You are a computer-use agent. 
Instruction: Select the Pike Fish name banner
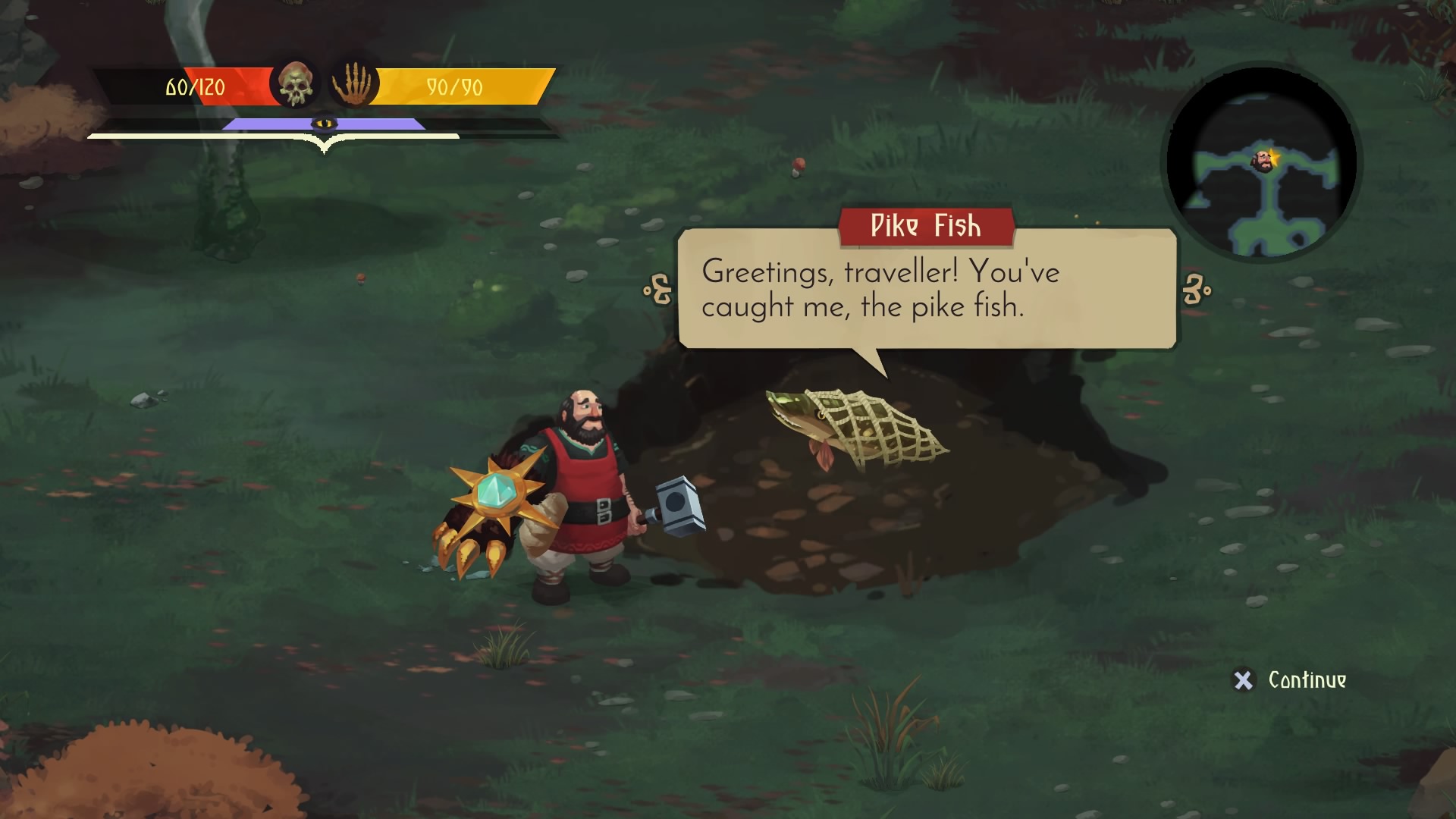pyautogui.click(x=924, y=226)
